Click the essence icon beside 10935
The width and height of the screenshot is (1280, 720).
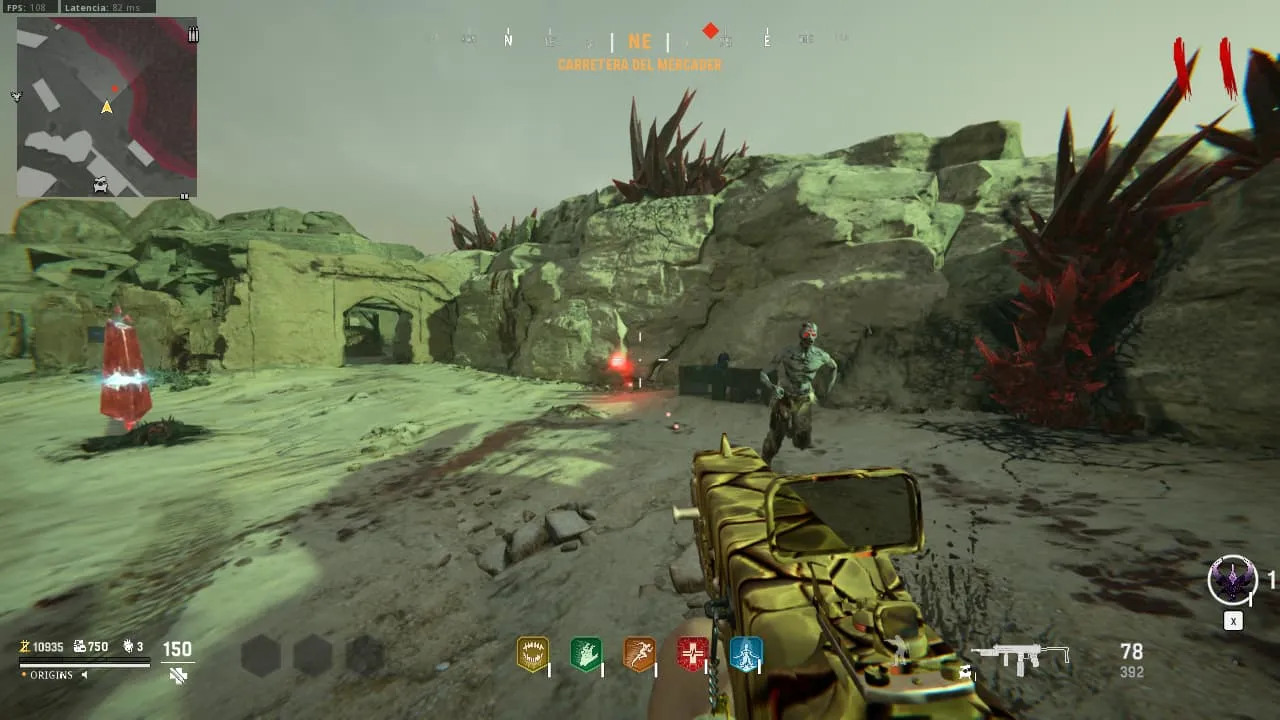[x=25, y=647]
